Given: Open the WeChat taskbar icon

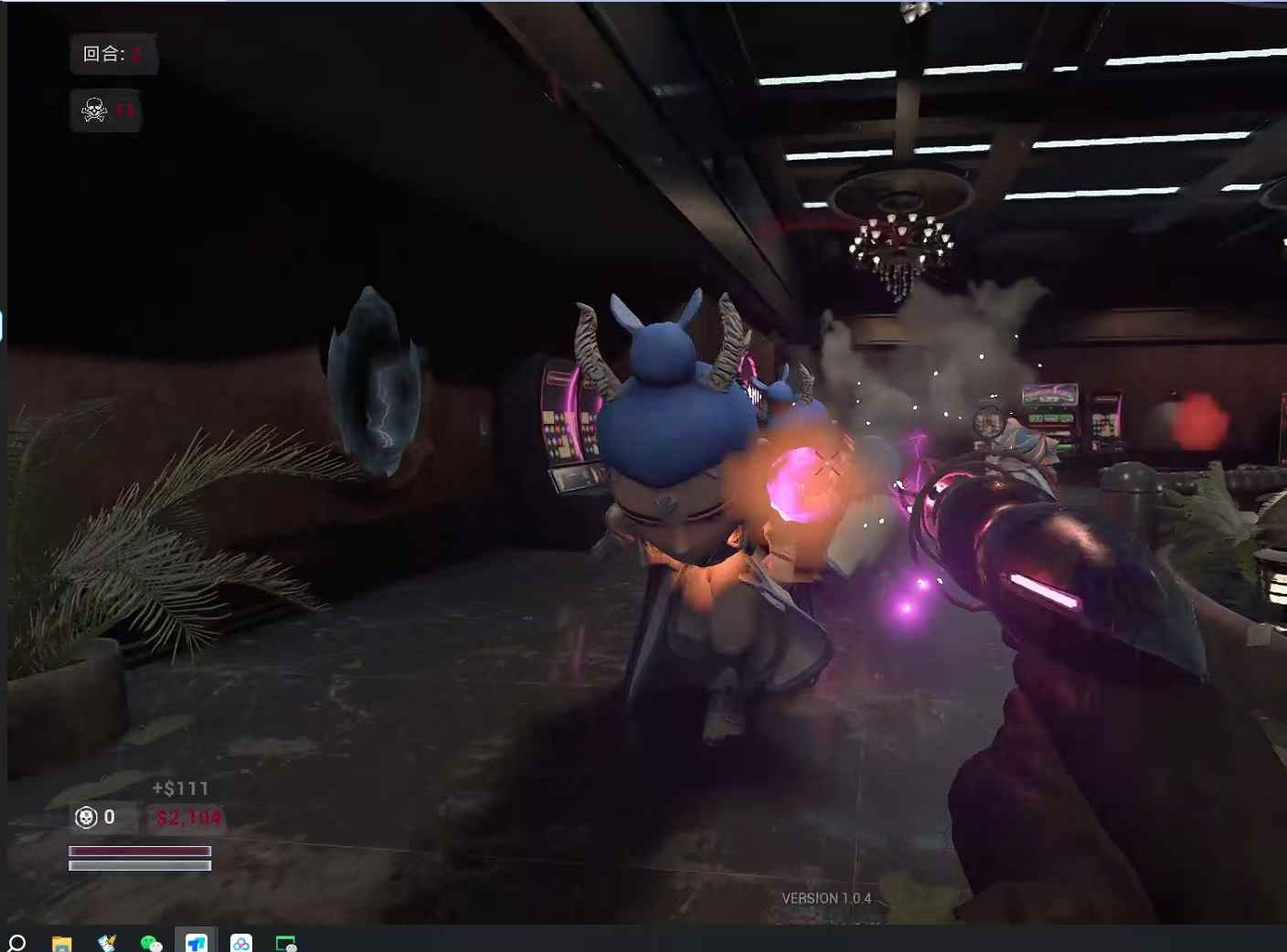Looking at the screenshot, I should (x=151, y=943).
